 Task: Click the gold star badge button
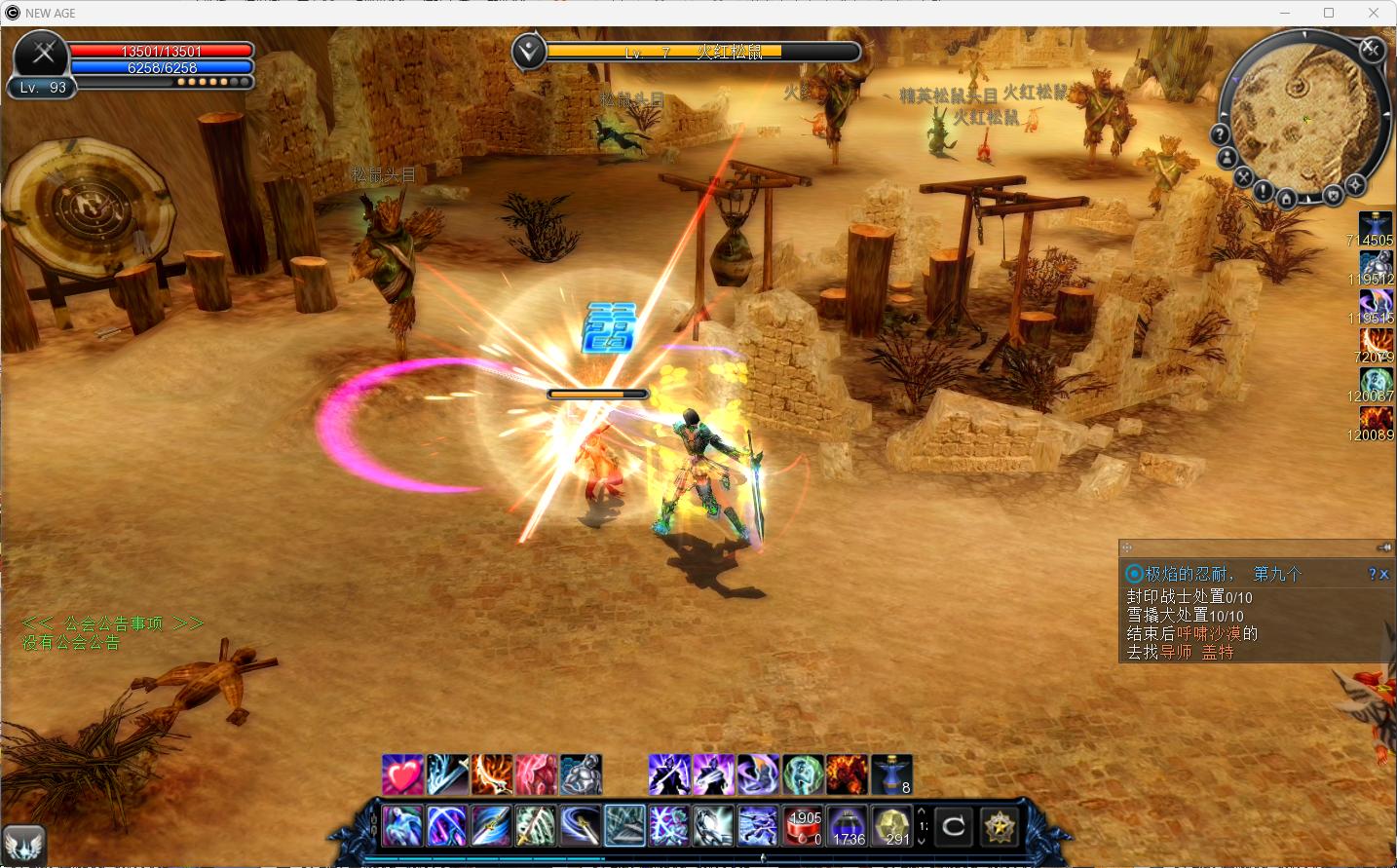click(x=999, y=827)
